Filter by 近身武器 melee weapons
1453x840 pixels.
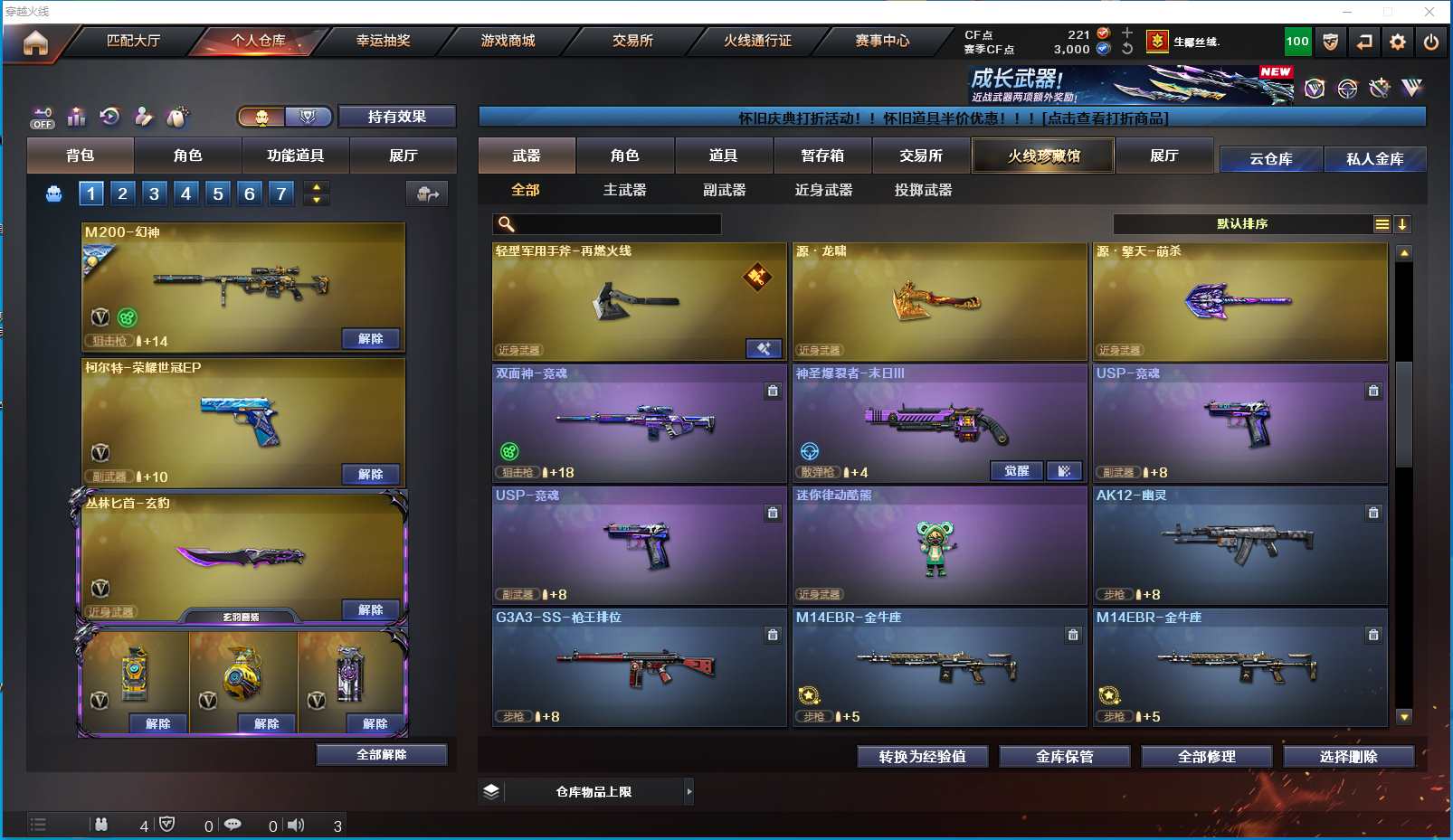click(823, 190)
